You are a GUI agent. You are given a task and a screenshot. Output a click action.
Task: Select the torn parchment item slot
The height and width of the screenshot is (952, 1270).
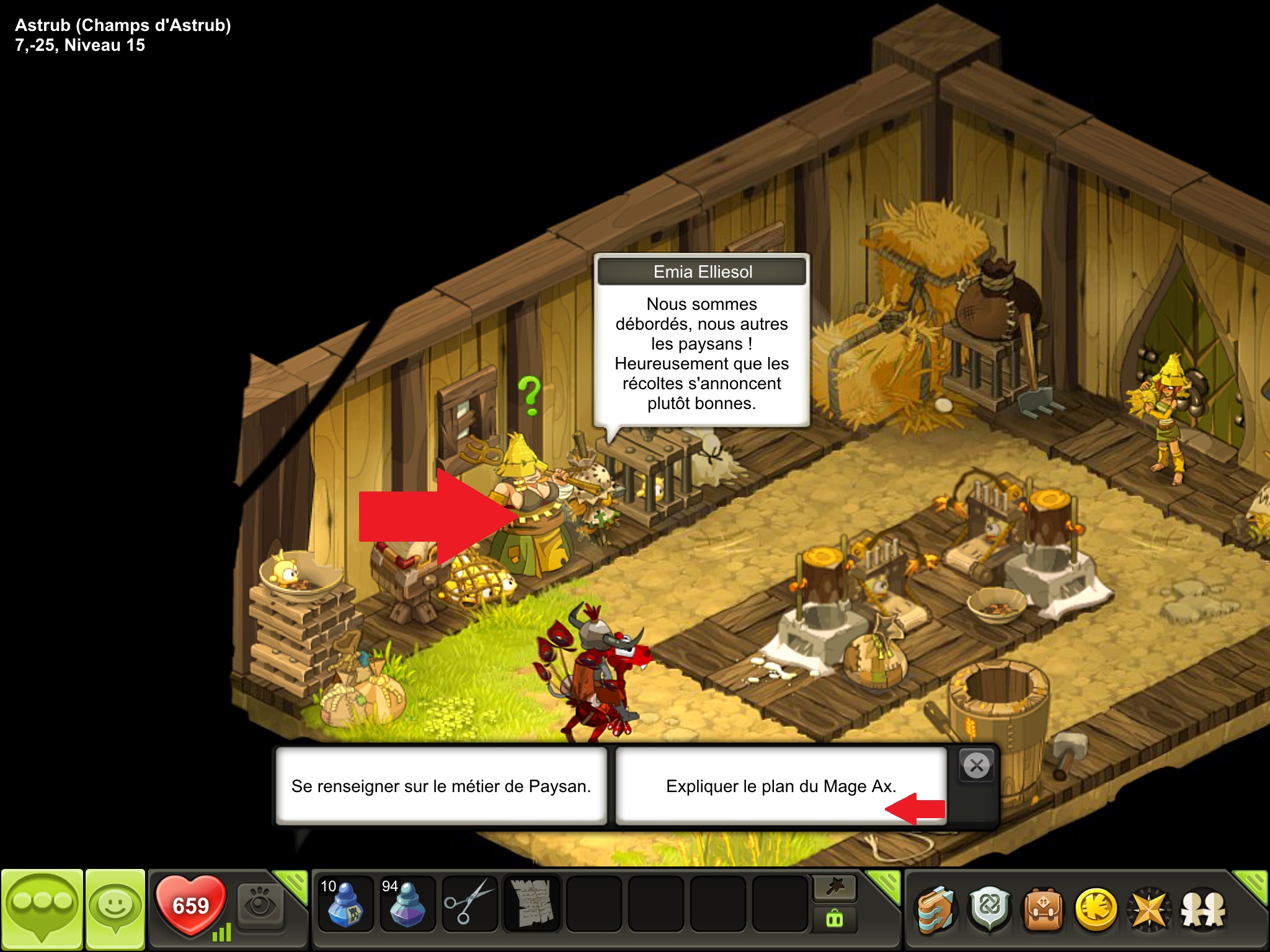531,903
